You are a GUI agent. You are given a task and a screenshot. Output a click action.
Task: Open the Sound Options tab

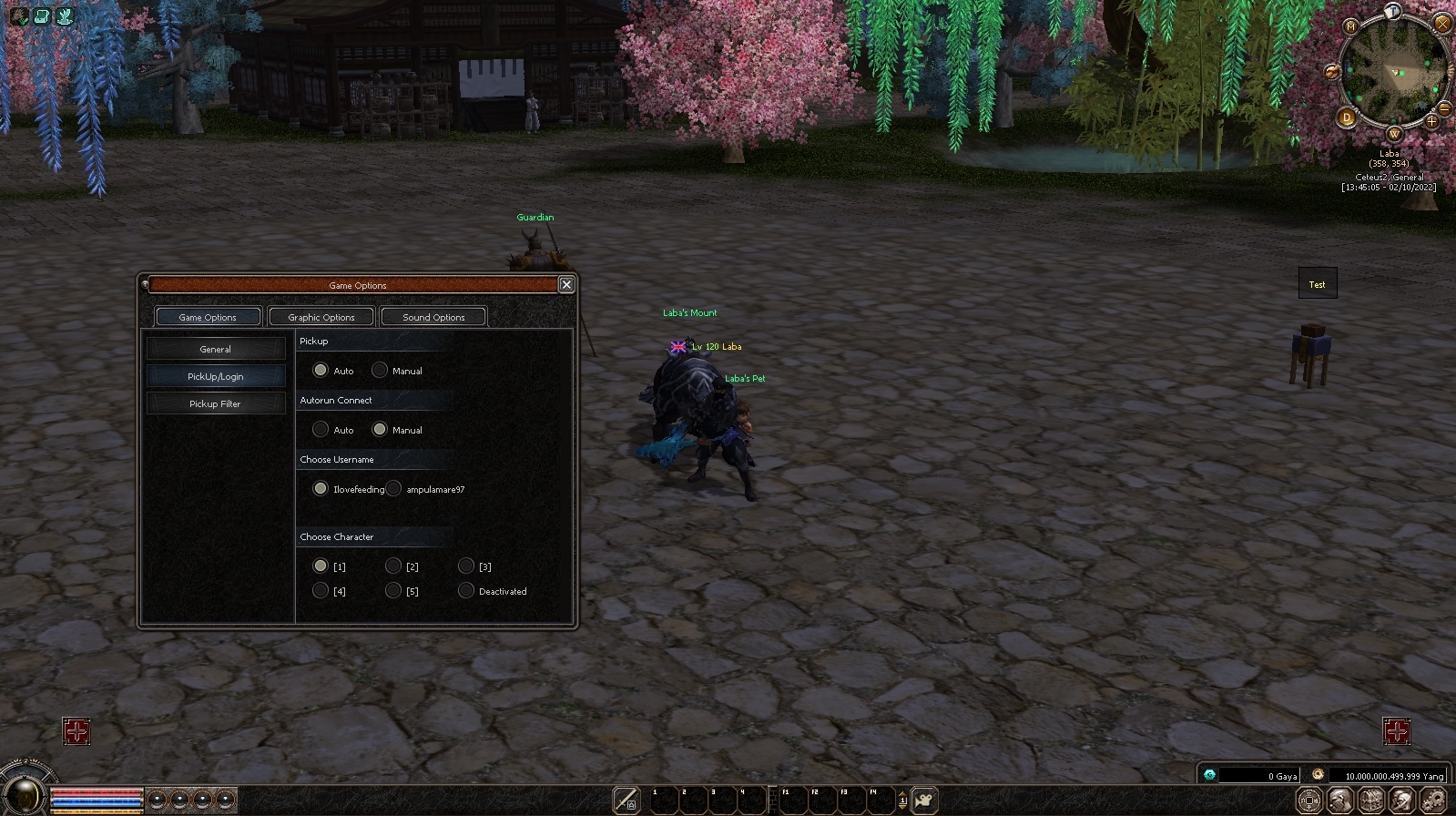tap(433, 316)
